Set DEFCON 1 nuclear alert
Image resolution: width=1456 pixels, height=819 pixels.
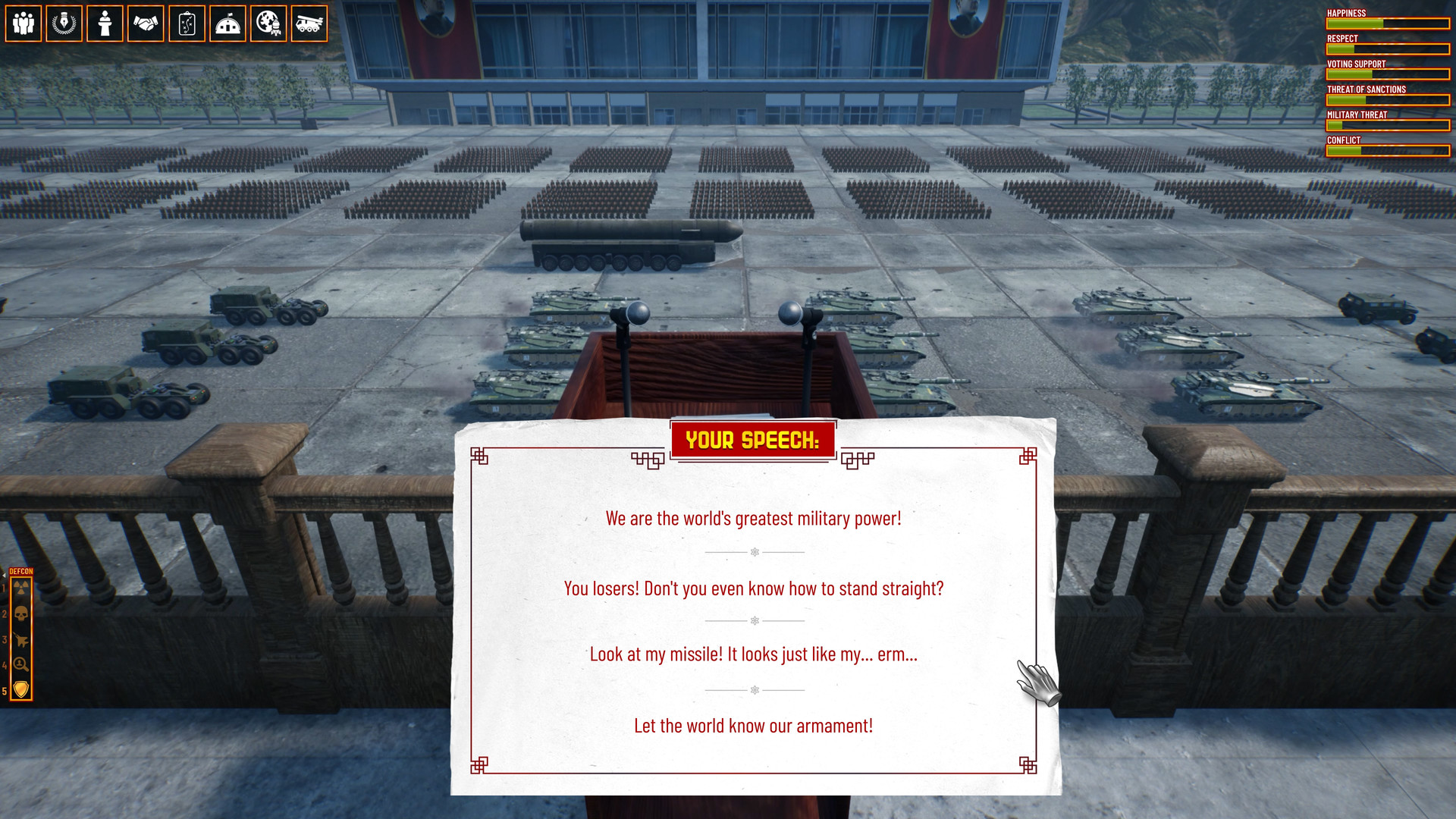pyautogui.click(x=21, y=588)
